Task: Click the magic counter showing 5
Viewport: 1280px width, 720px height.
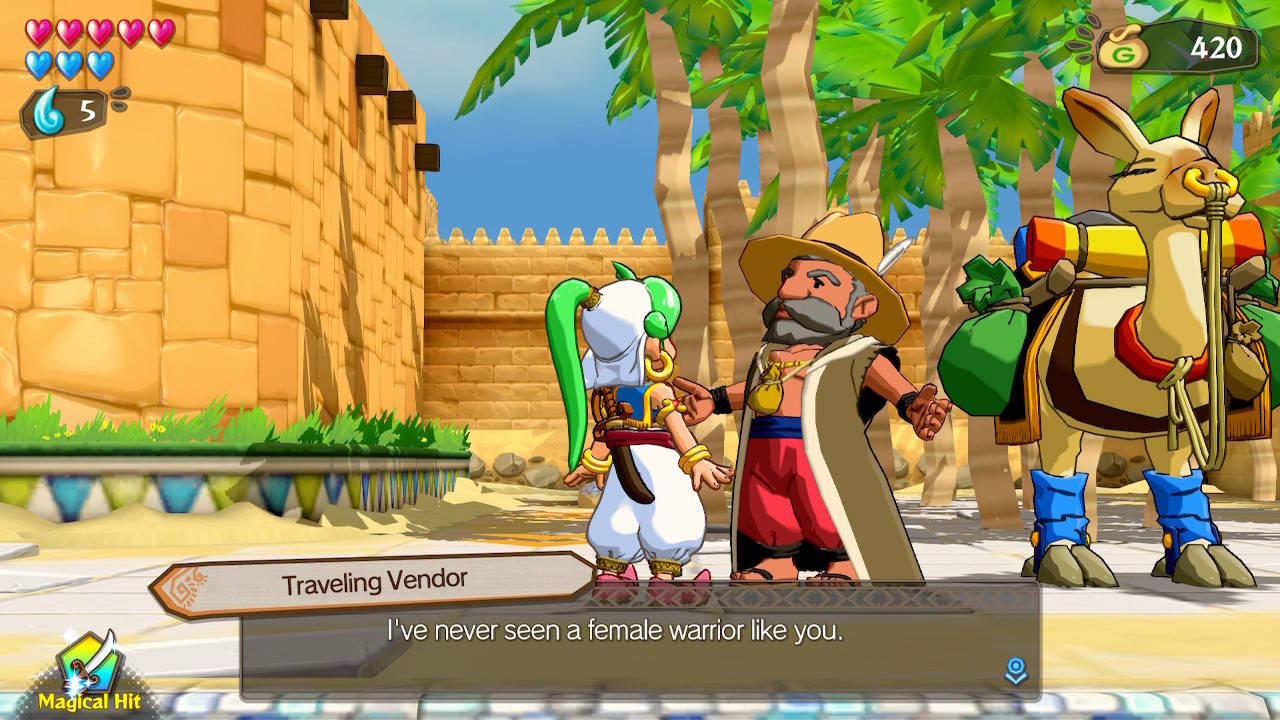Action: pyautogui.click(x=85, y=110)
